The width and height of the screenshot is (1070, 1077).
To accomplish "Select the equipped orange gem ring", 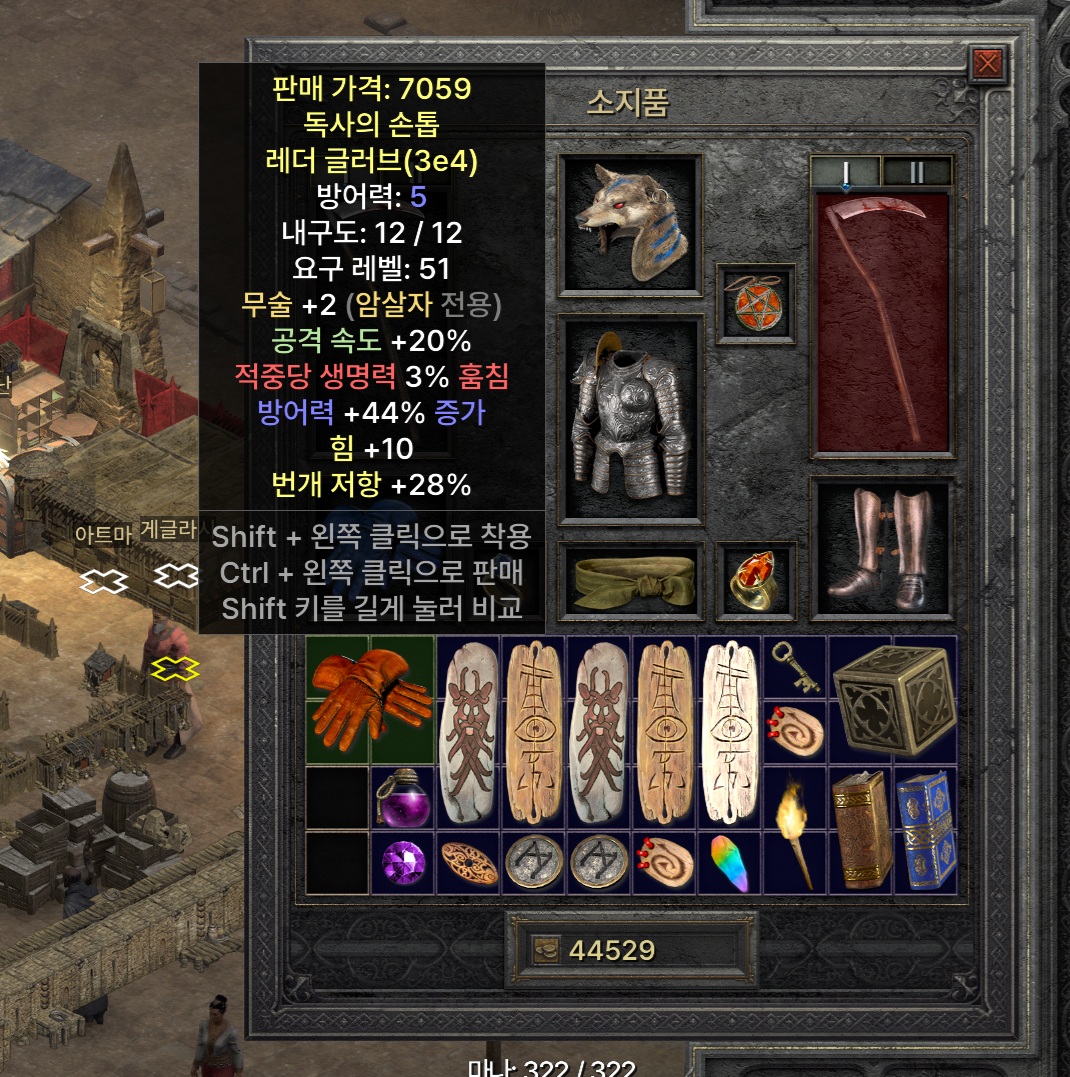I will tap(756, 580).
